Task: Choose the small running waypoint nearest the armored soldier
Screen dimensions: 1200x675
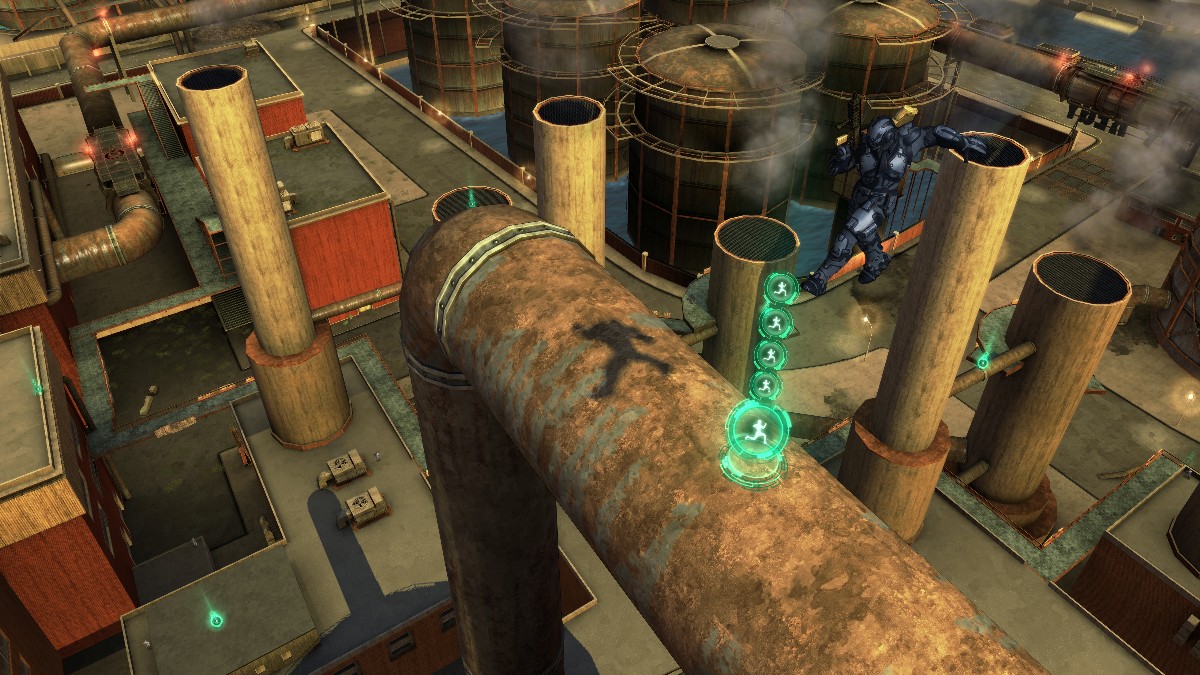Action: (781, 290)
